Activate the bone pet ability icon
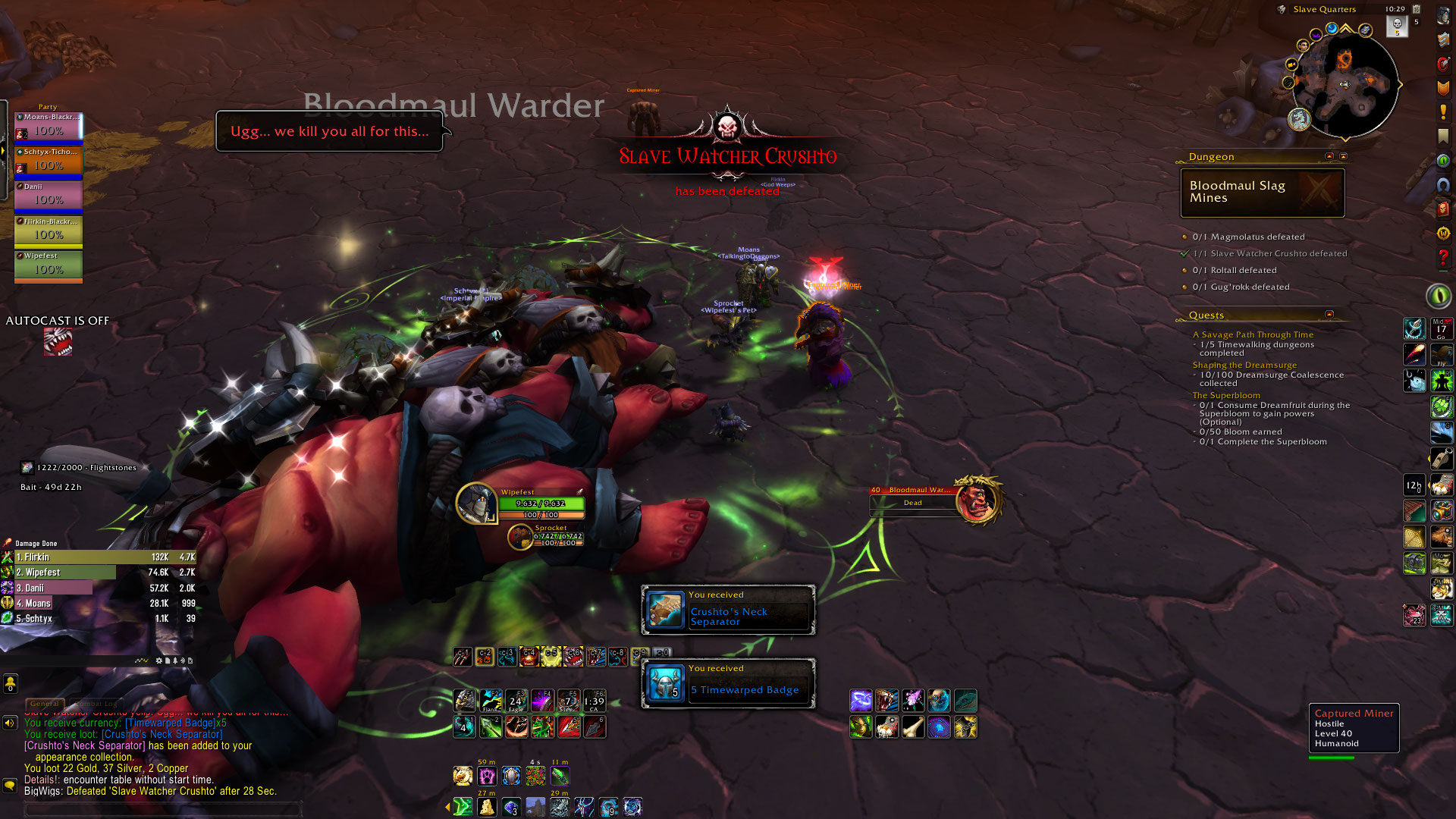 pyautogui.click(x=913, y=728)
